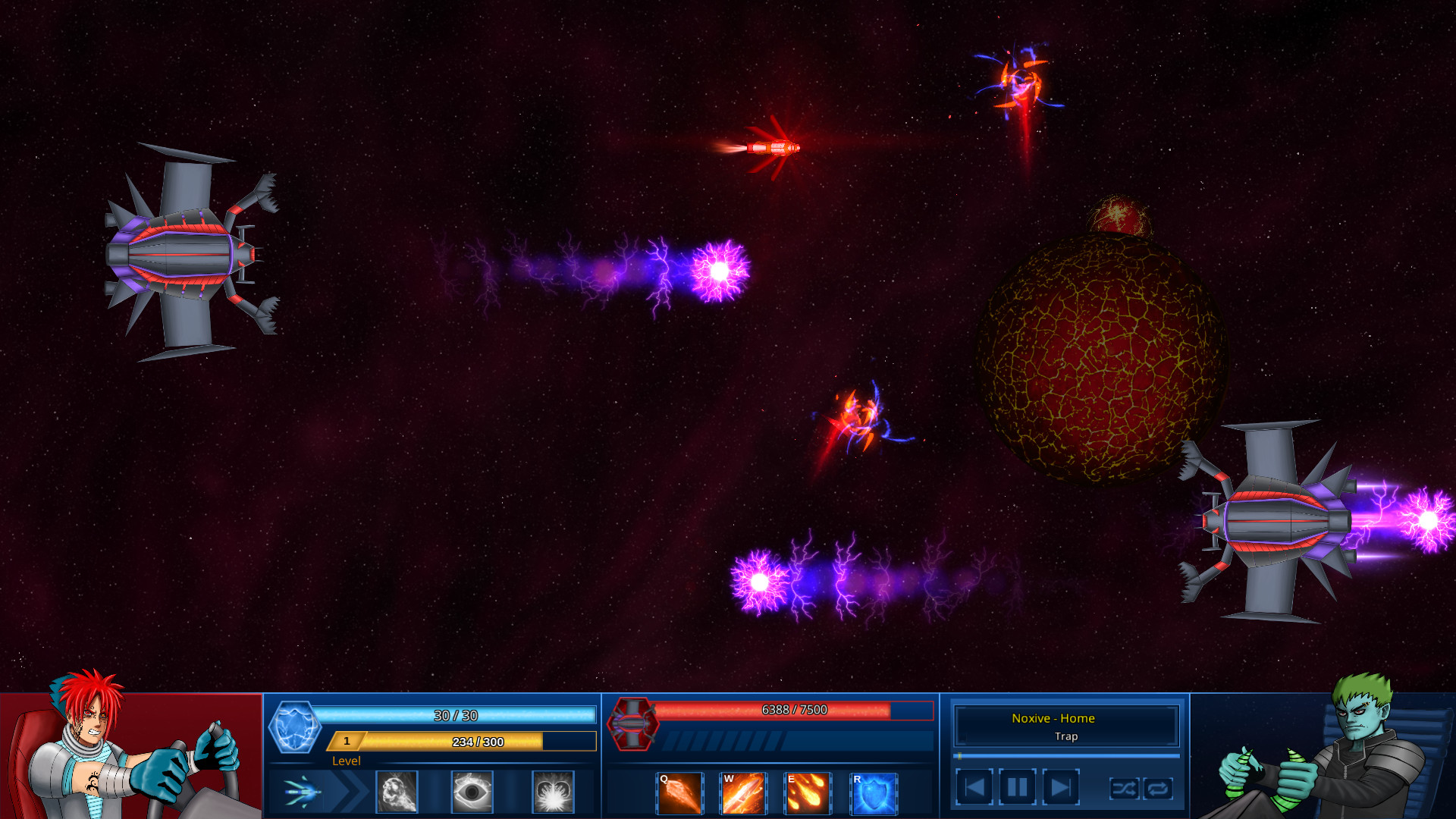Screen dimensions: 1456x819
Task: Pause the currently playing track
Action: 1018,786
